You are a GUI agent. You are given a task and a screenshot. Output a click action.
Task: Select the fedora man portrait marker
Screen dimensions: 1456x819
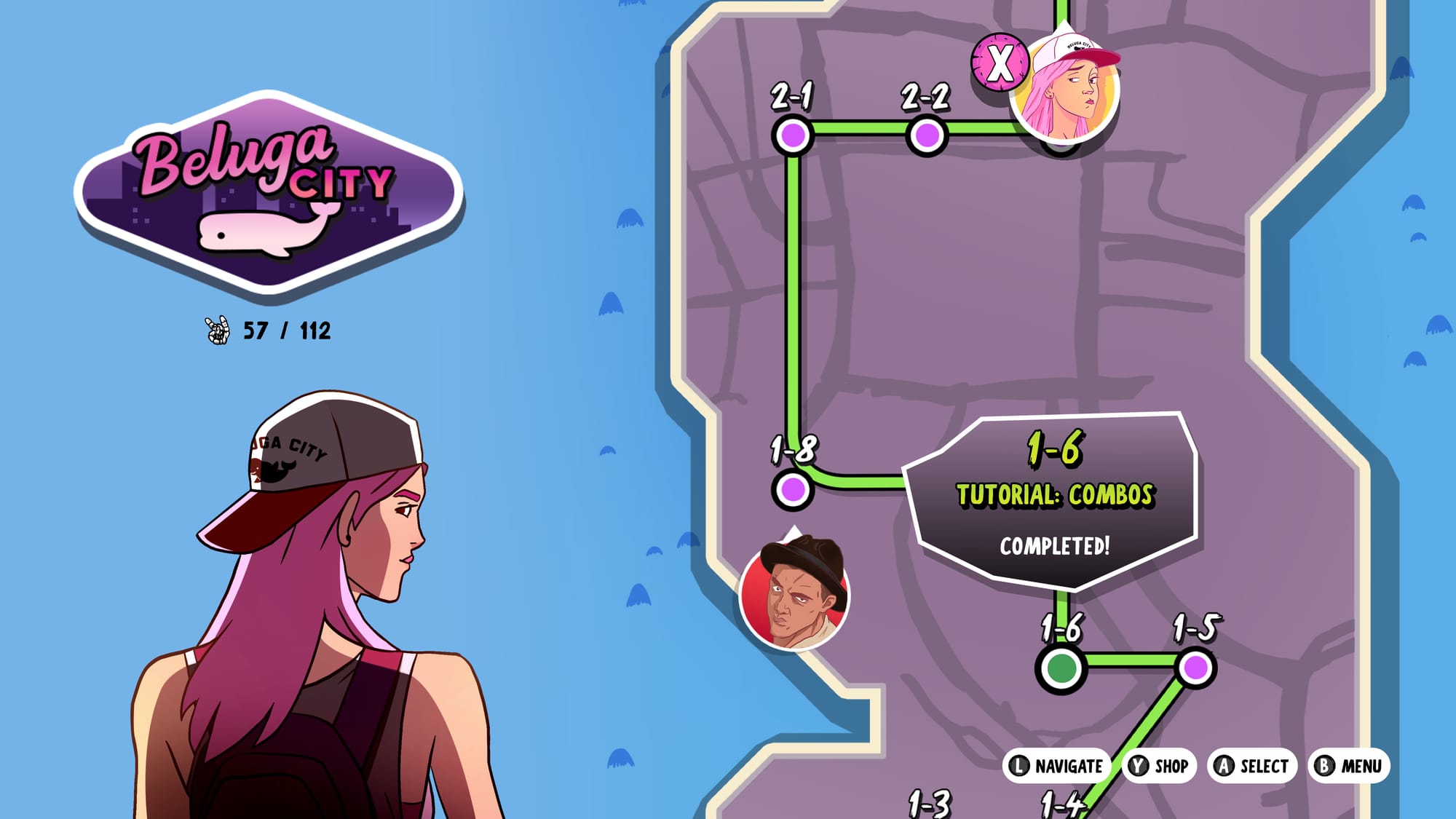coord(794,593)
